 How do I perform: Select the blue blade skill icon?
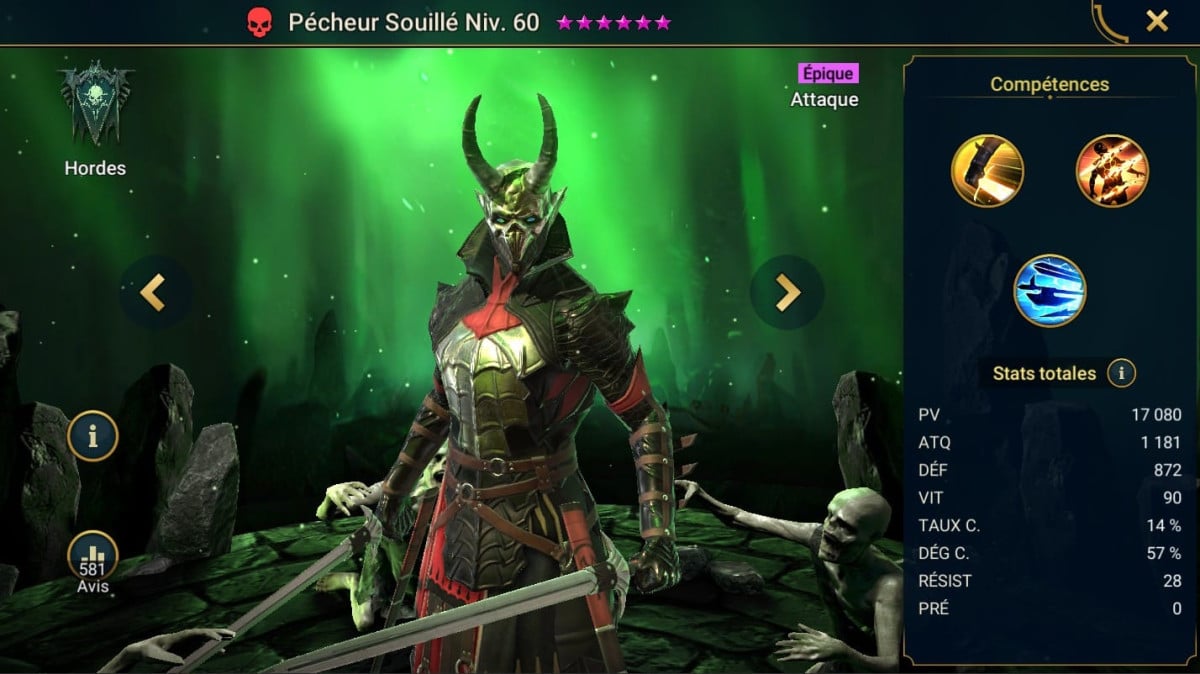point(1050,291)
